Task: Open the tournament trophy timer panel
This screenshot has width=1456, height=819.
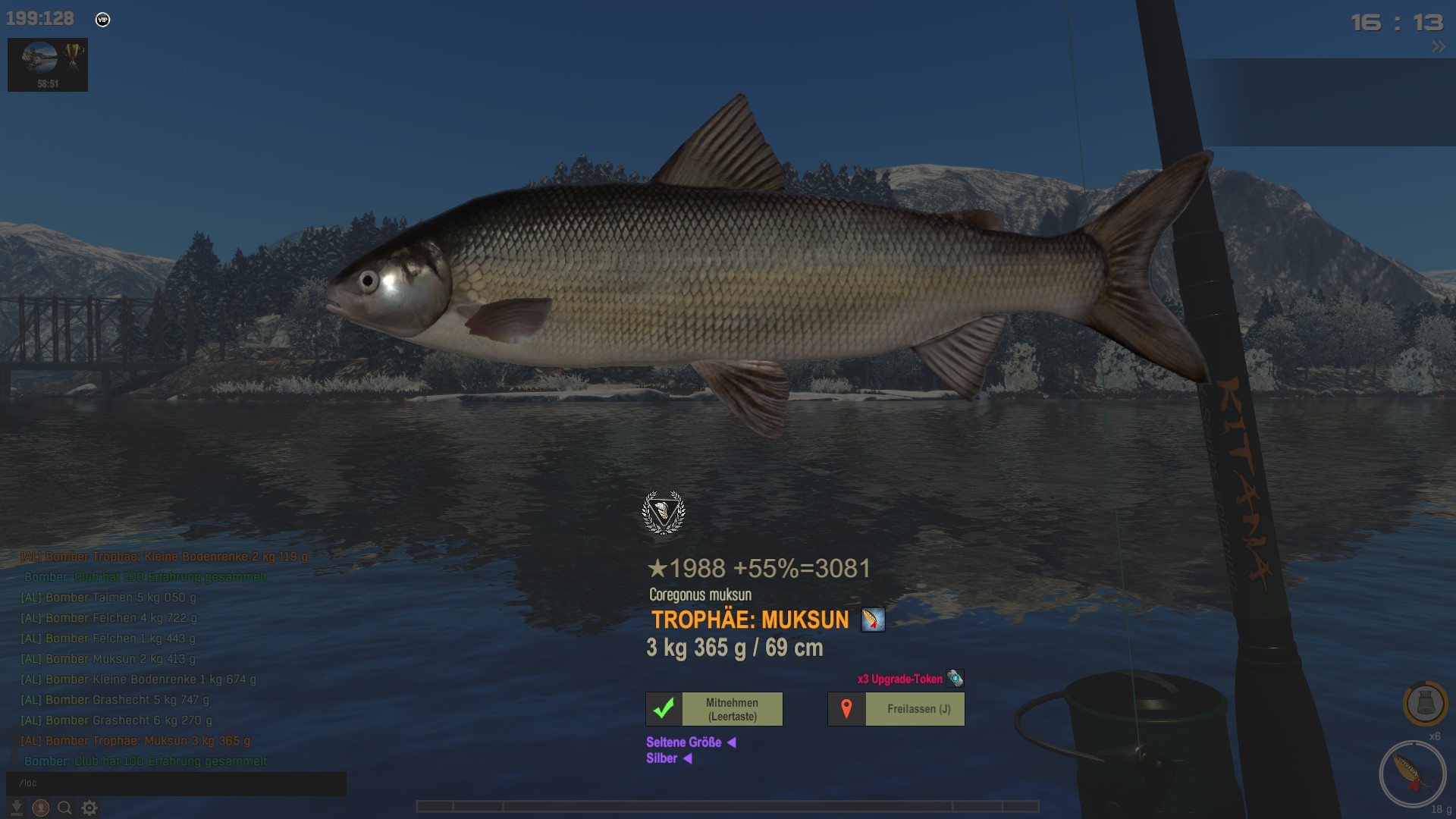Action: (x=48, y=64)
